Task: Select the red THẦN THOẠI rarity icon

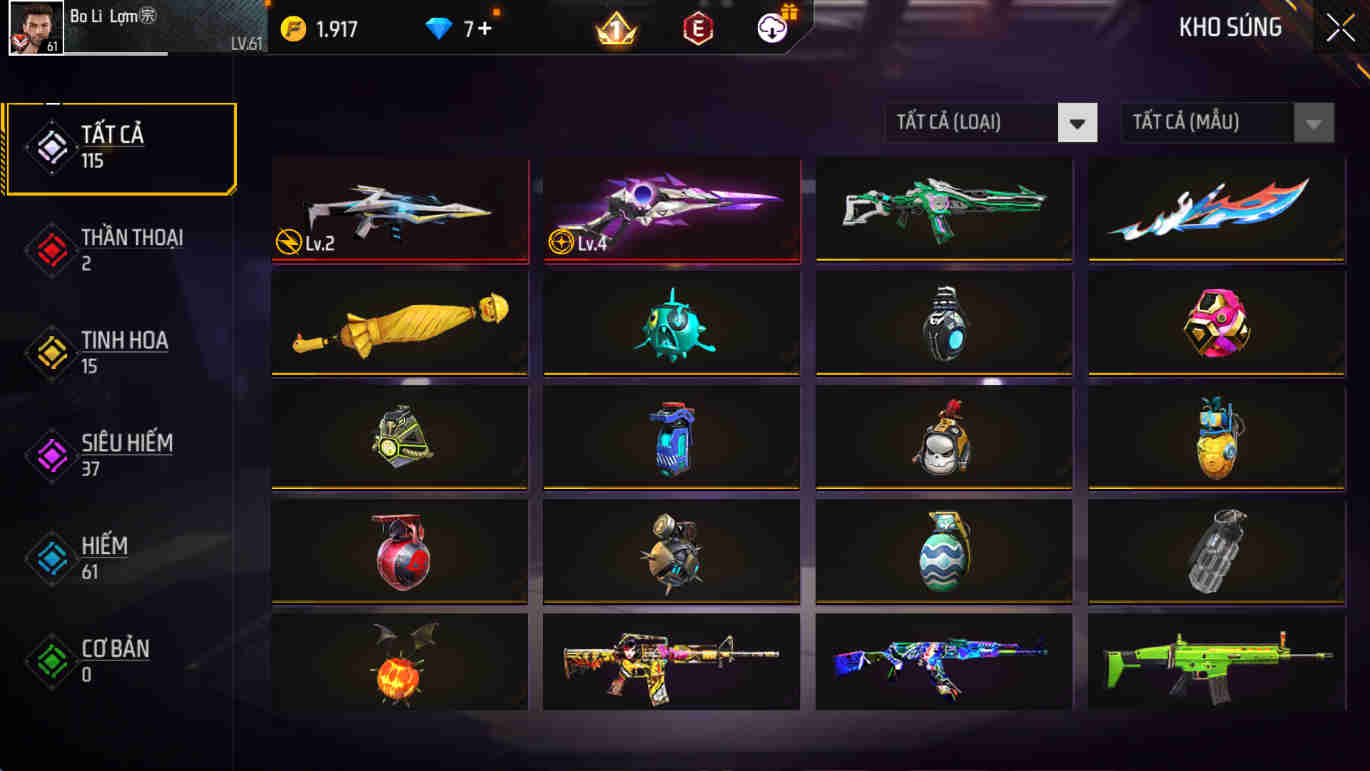Action: tap(52, 249)
